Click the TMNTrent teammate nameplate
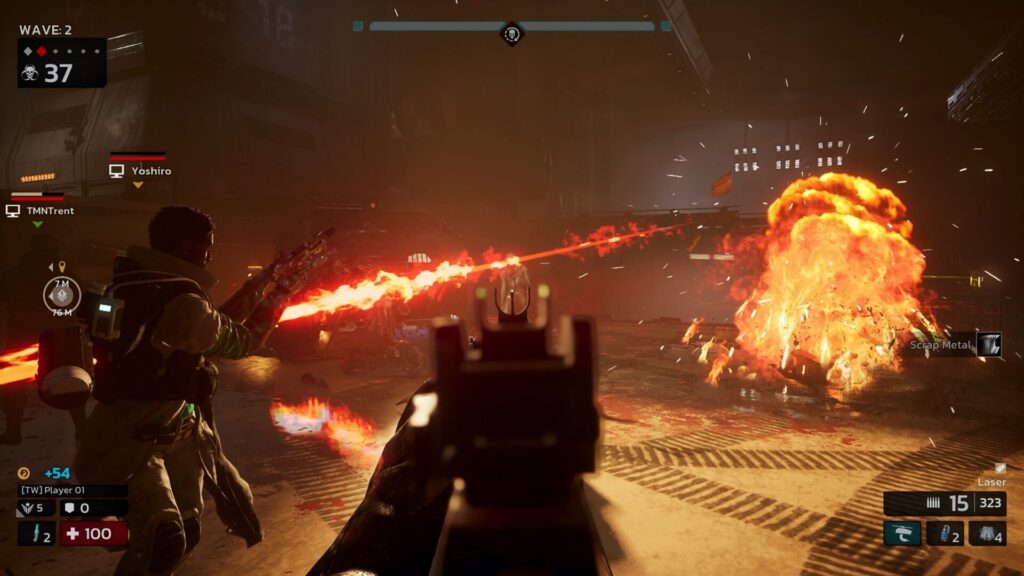 pyautogui.click(x=39, y=211)
